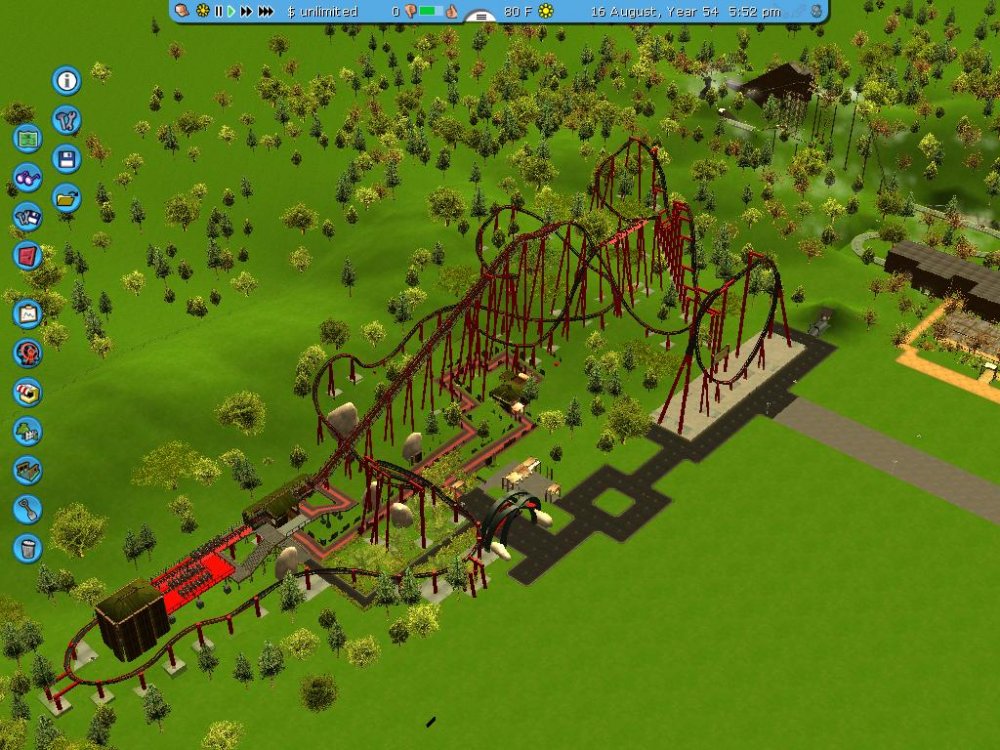Open the info button in the side menu

tap(67, 80)
